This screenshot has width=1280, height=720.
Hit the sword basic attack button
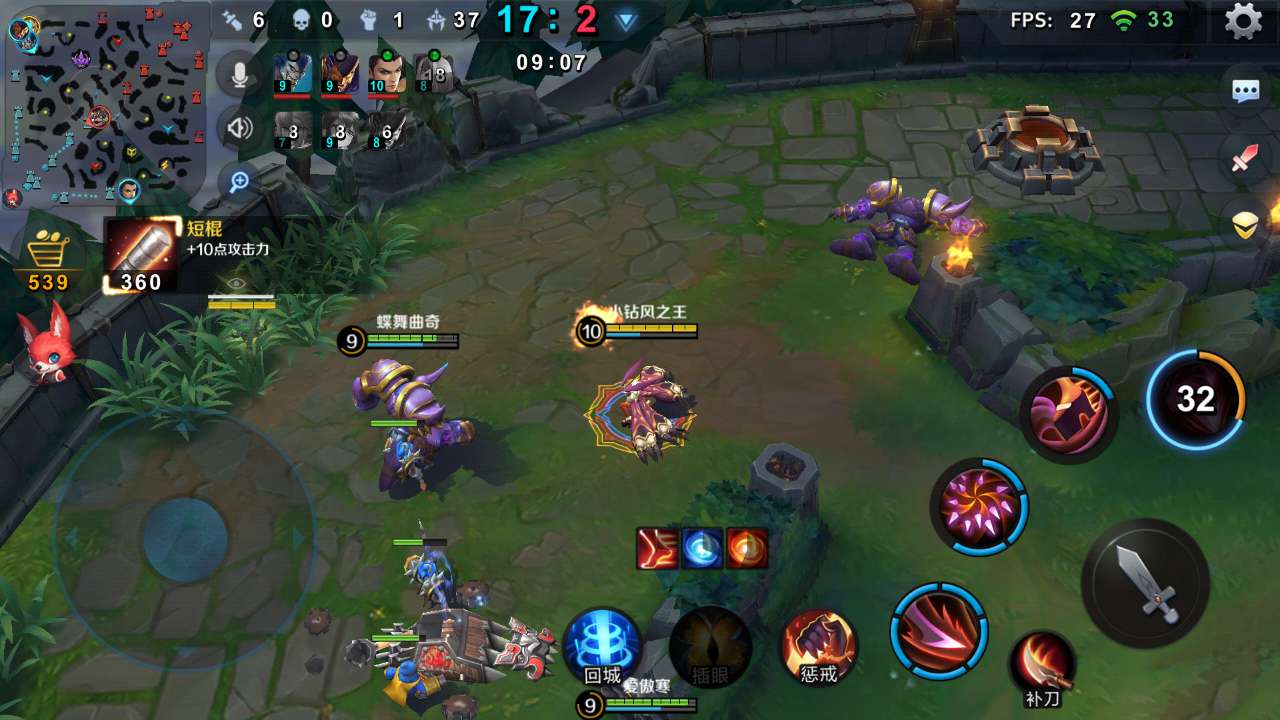point(1146,583)
